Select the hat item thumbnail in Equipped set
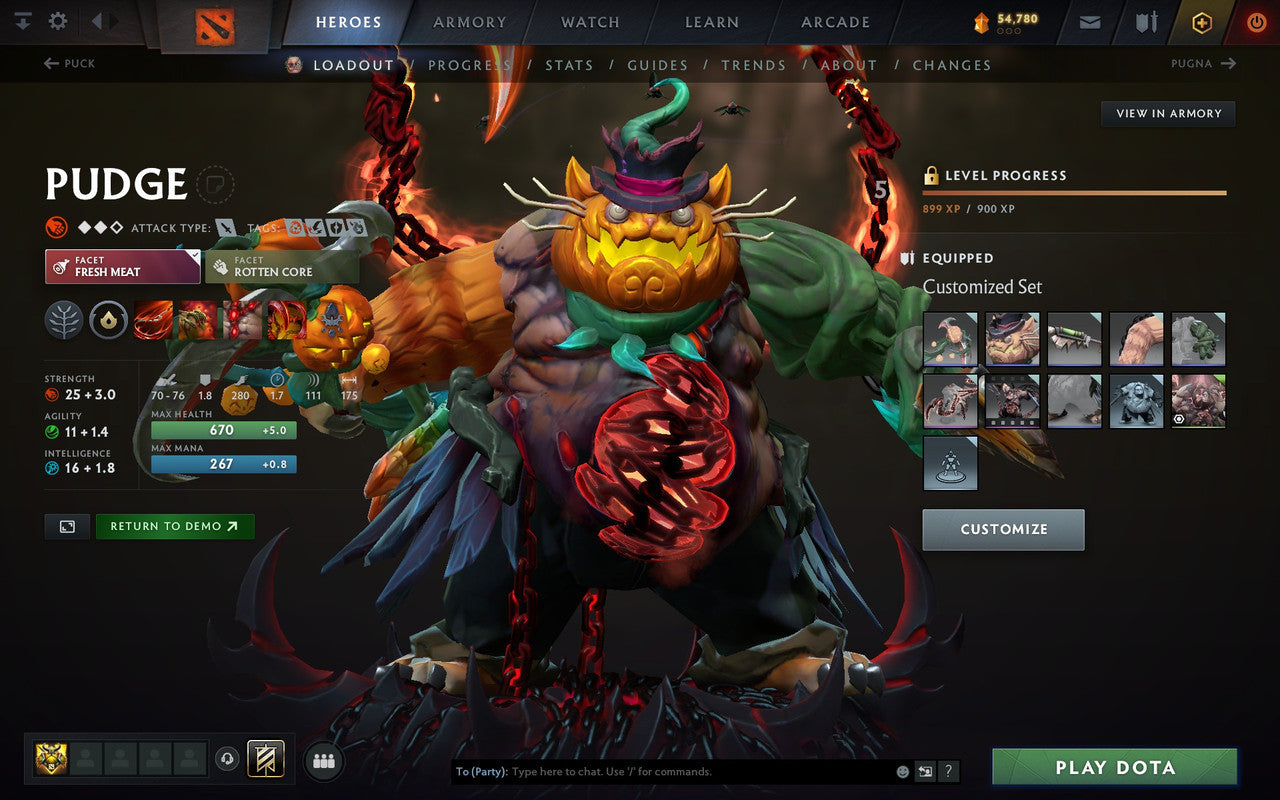This screenshot has height=800, width=1280. coord(1012,339)
